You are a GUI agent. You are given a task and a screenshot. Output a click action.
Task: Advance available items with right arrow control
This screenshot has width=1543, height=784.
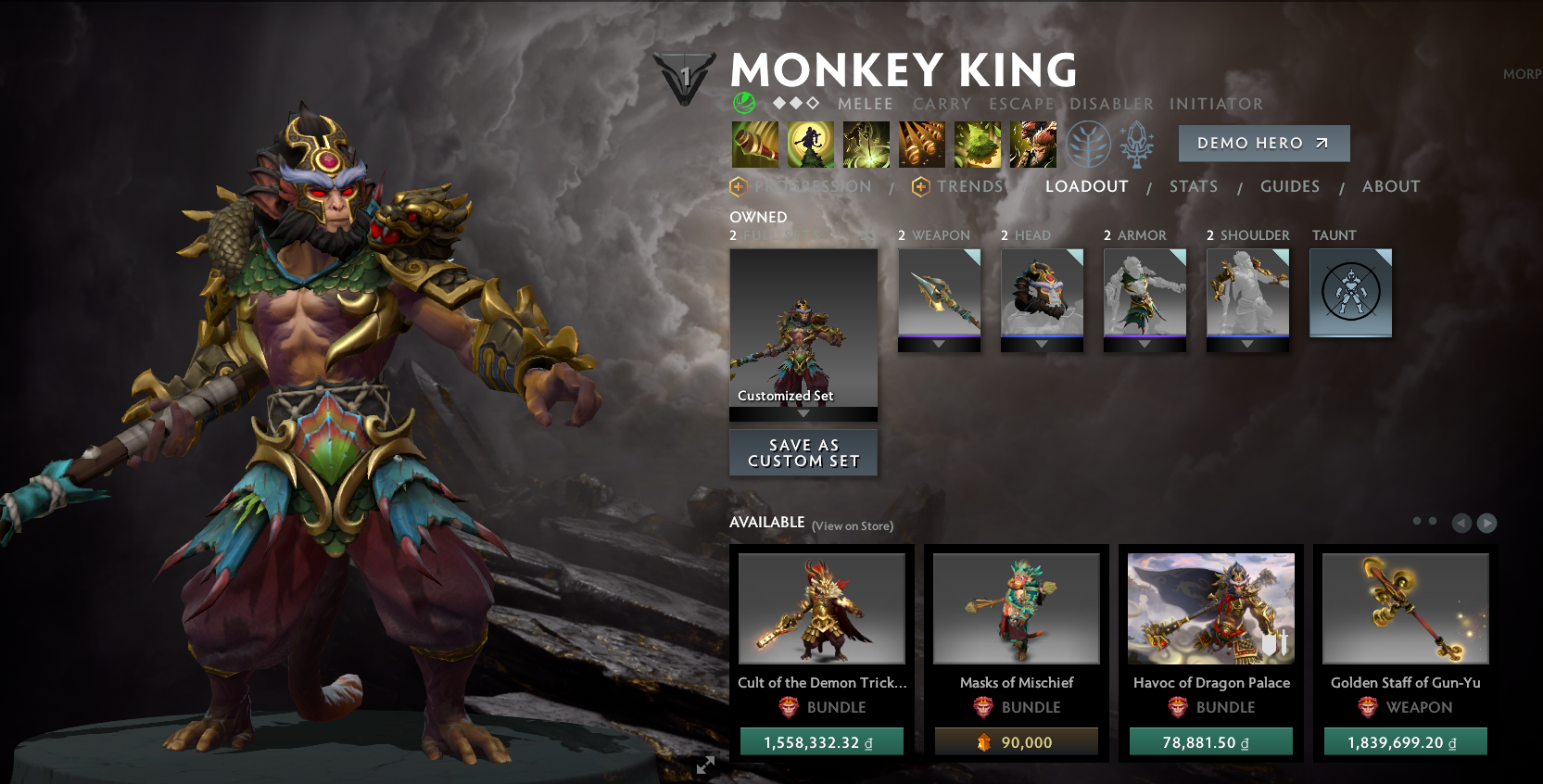point(1487,523)
